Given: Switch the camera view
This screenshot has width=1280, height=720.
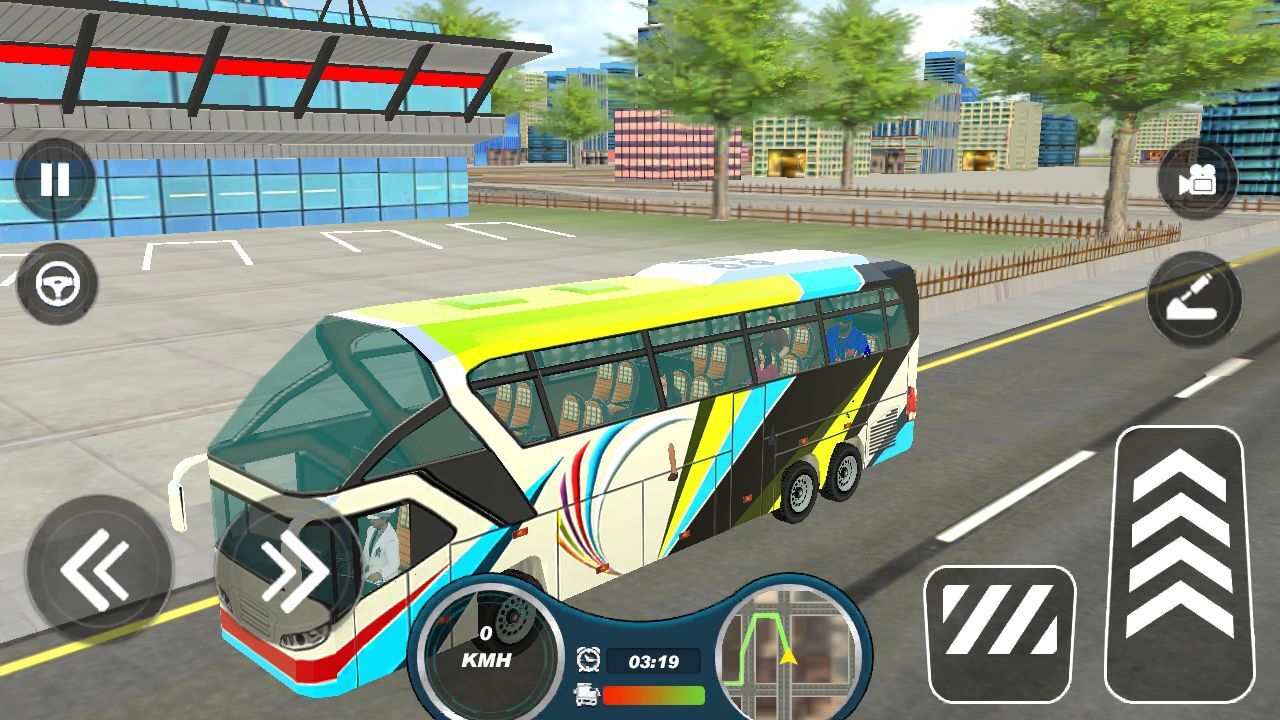Looking at the screenshot, I should click(x=1197, y=181).
